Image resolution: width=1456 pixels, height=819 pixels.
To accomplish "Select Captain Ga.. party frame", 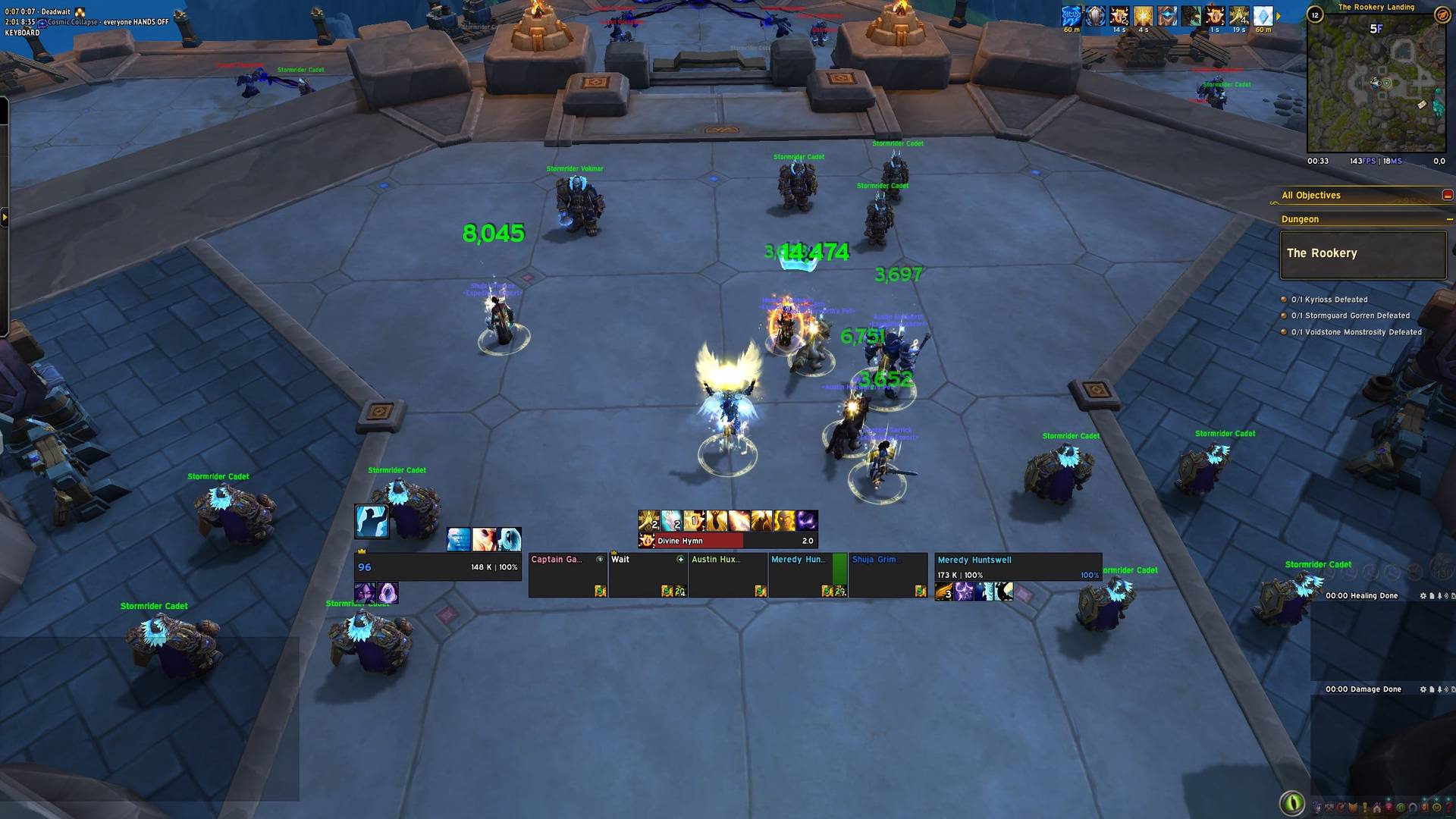I will pyautogui.click(x=567, y=575).
